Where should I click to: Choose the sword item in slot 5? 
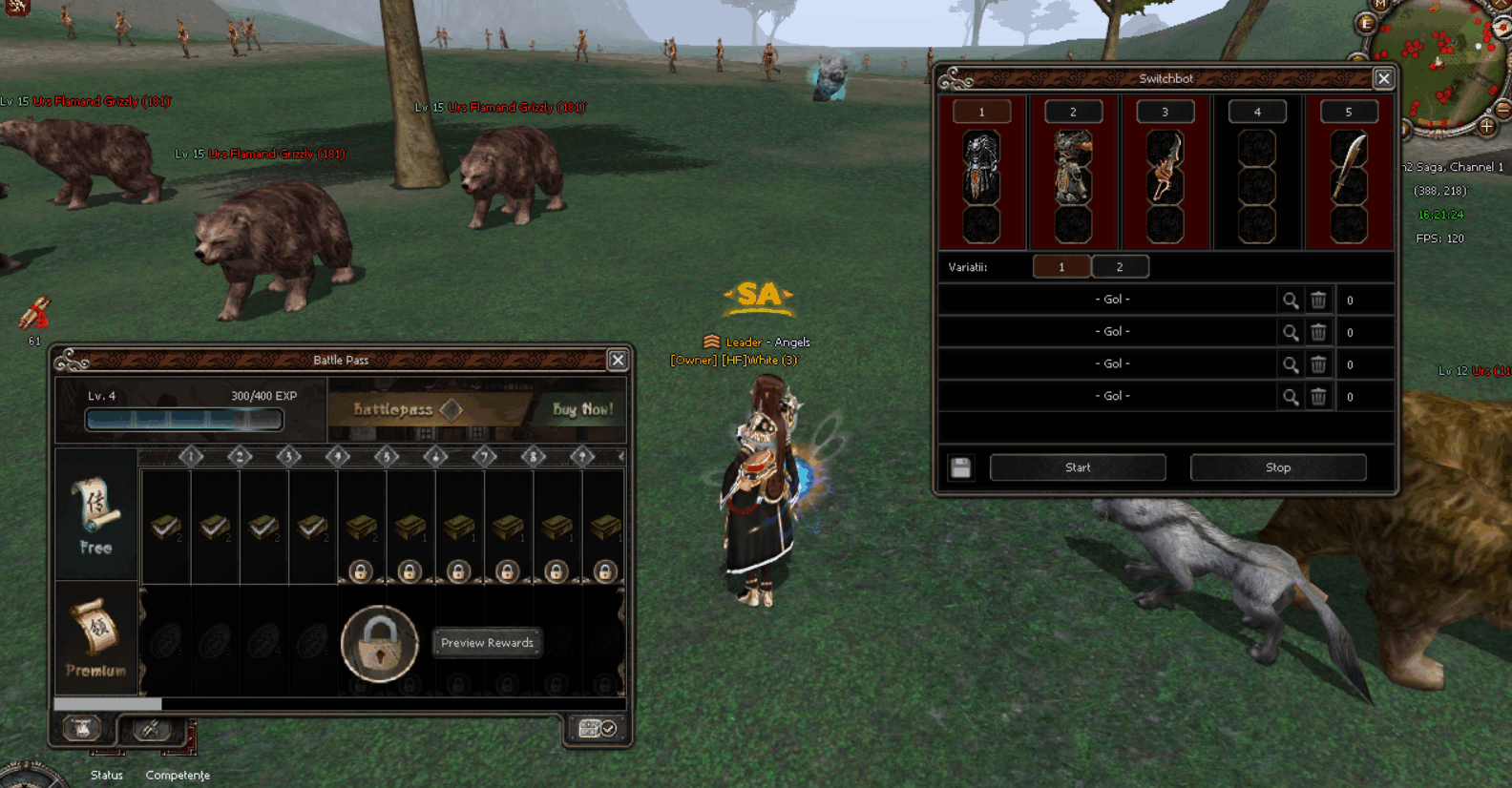(1348, 167)
